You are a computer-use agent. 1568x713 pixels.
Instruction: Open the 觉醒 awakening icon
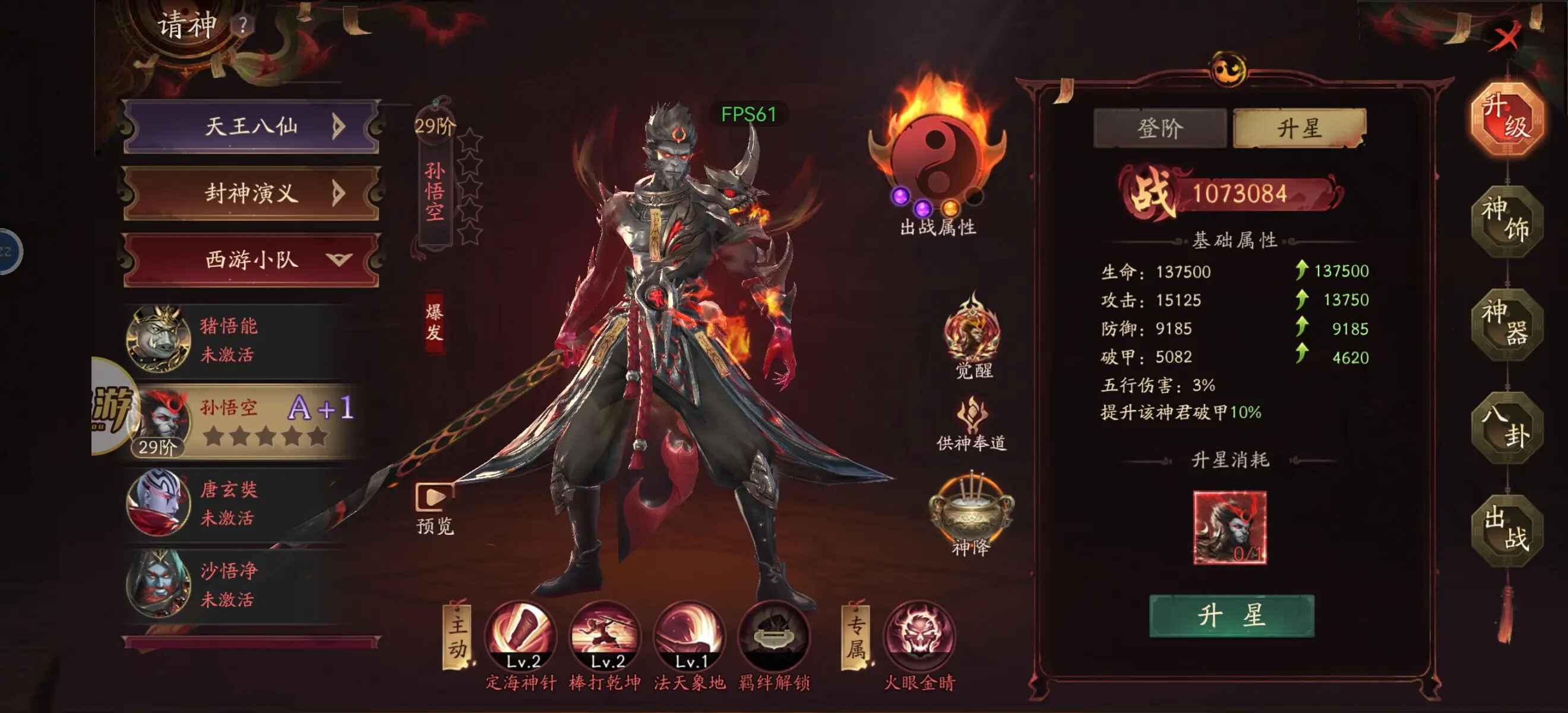(x=972, y=330)
